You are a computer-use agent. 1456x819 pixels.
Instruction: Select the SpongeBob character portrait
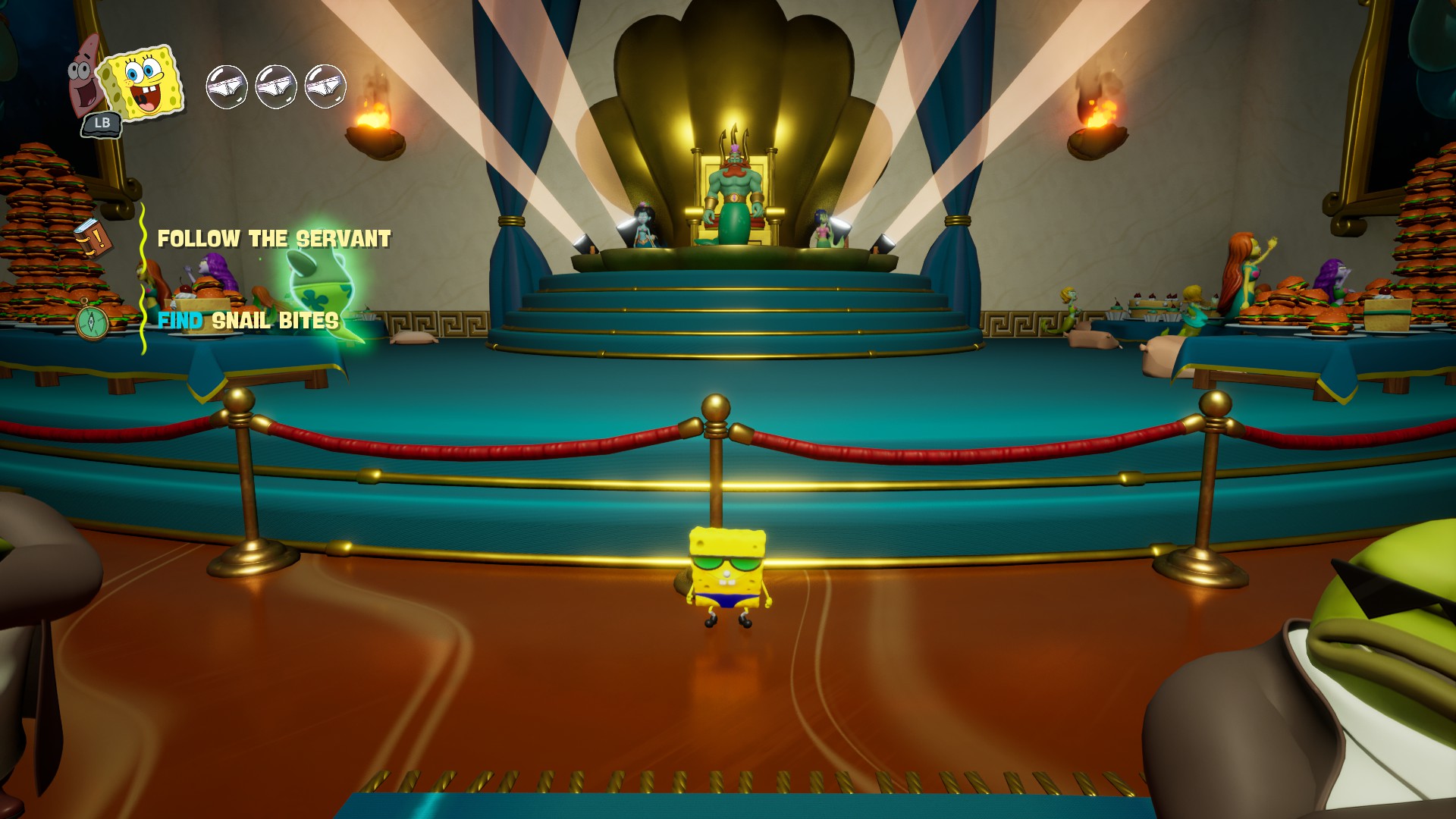(x=144, y=82)
